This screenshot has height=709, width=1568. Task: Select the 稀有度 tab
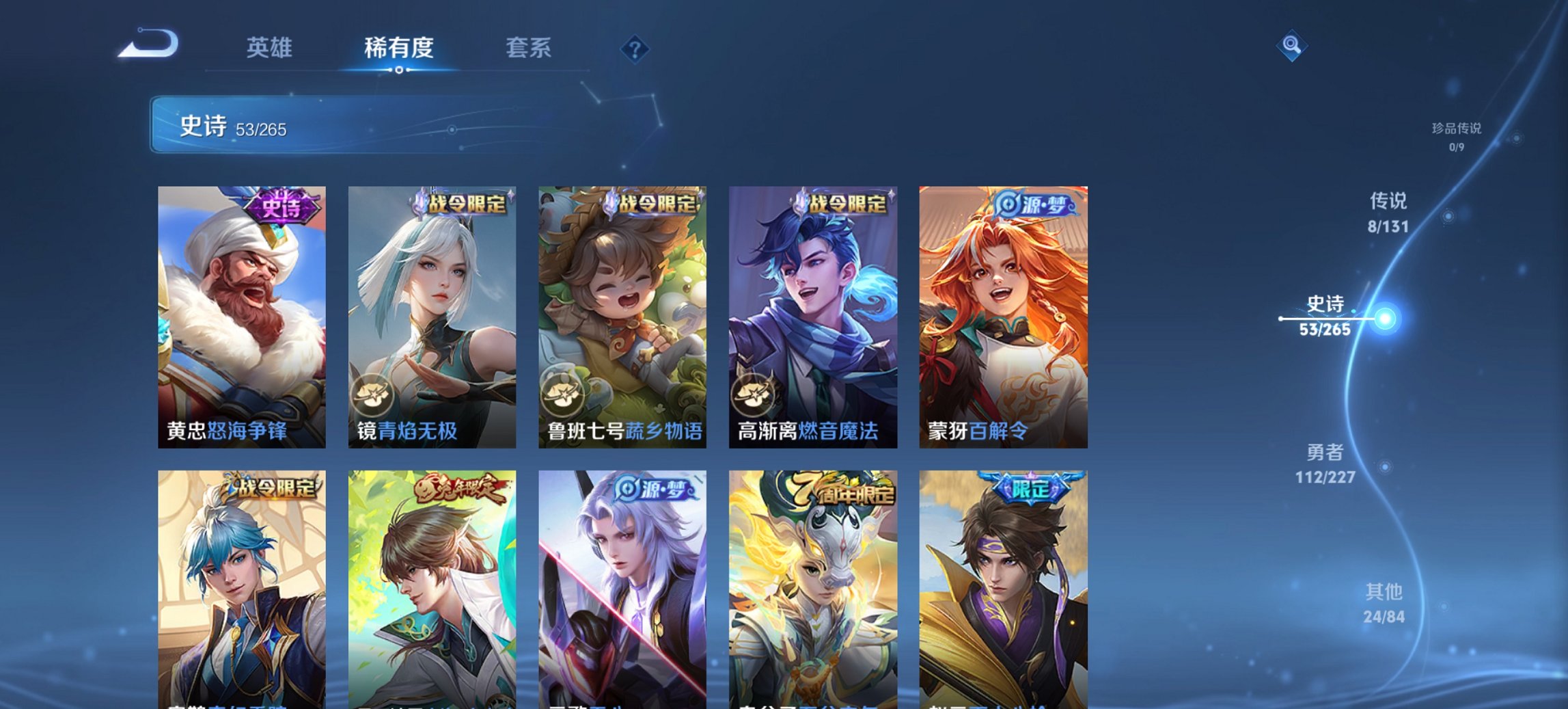[398, 47]
